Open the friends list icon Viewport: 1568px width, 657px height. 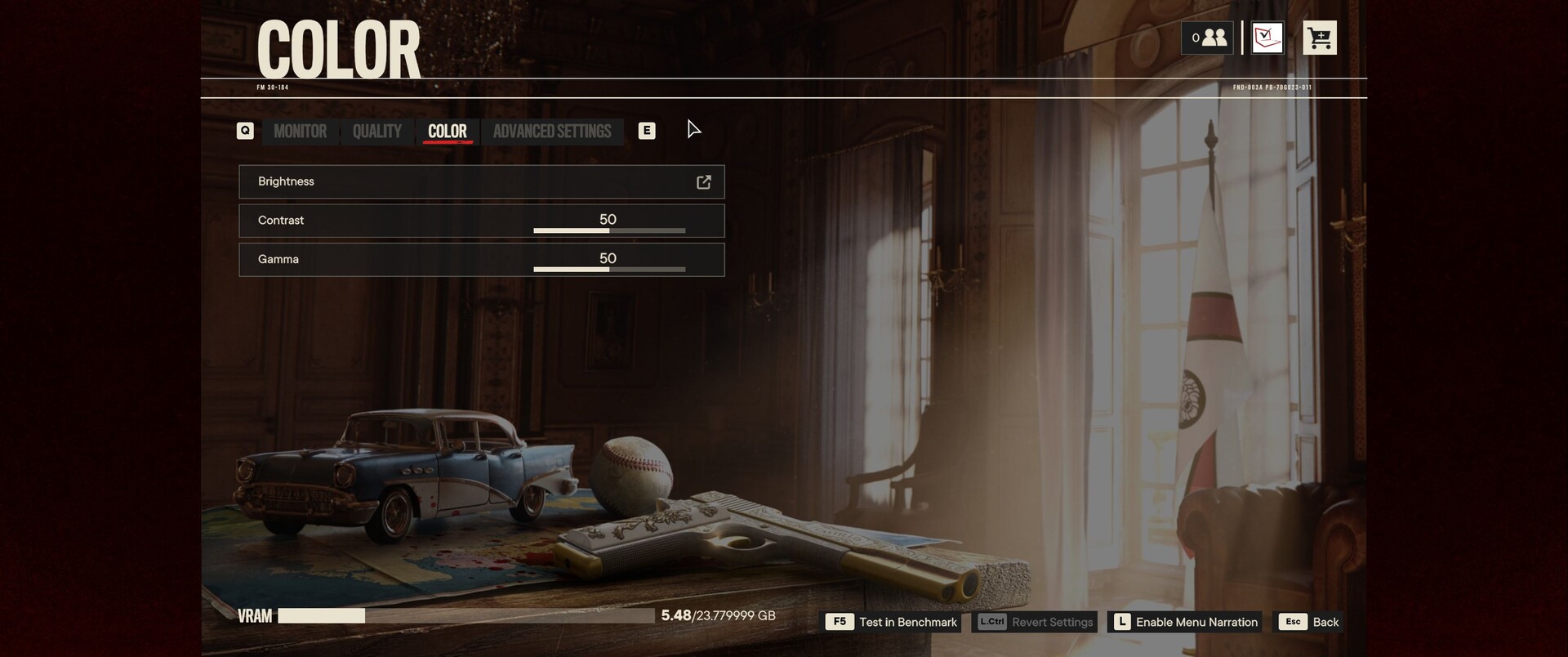point(1207,38)
